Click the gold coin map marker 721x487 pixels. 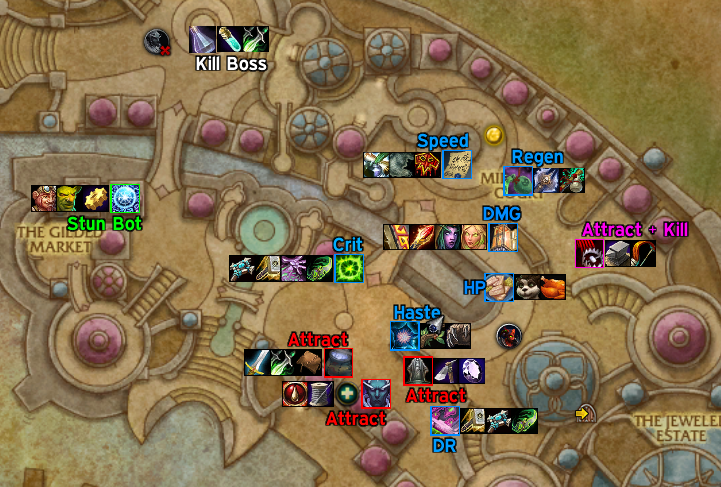493,134
